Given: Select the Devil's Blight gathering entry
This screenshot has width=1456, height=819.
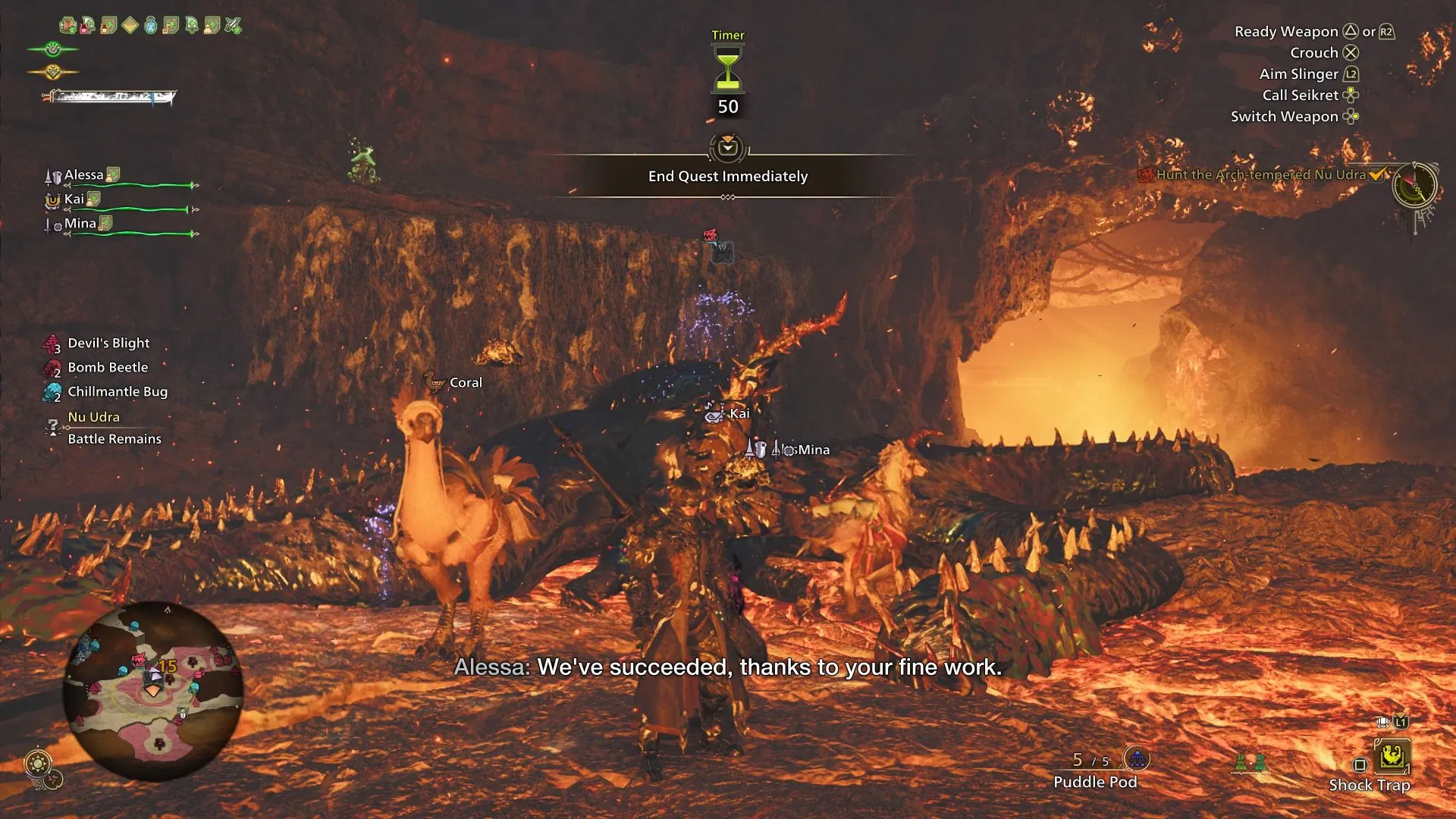Looking at the screenshot, I should 108,344.
